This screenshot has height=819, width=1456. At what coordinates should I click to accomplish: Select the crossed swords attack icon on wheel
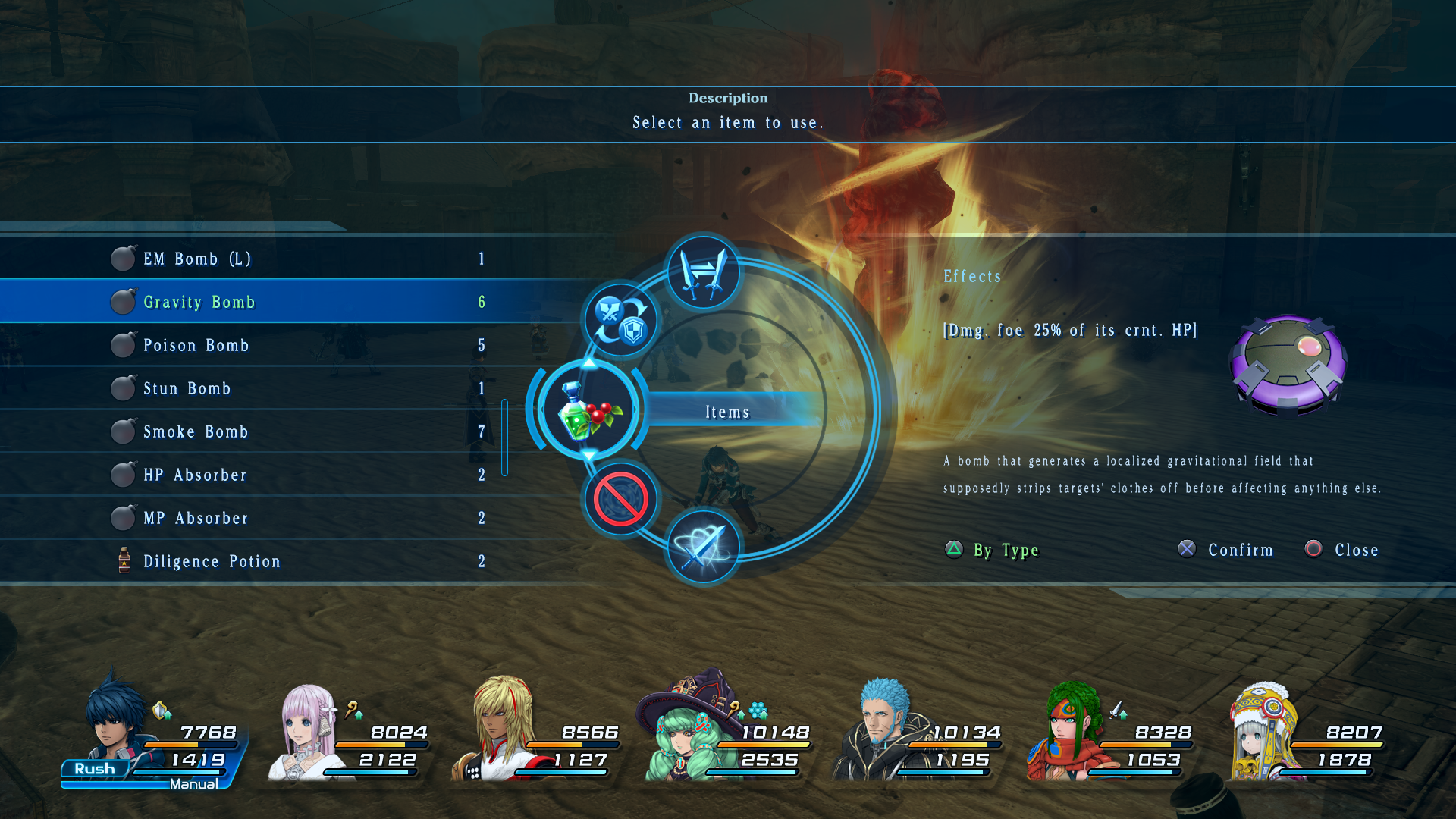(704, 274)
